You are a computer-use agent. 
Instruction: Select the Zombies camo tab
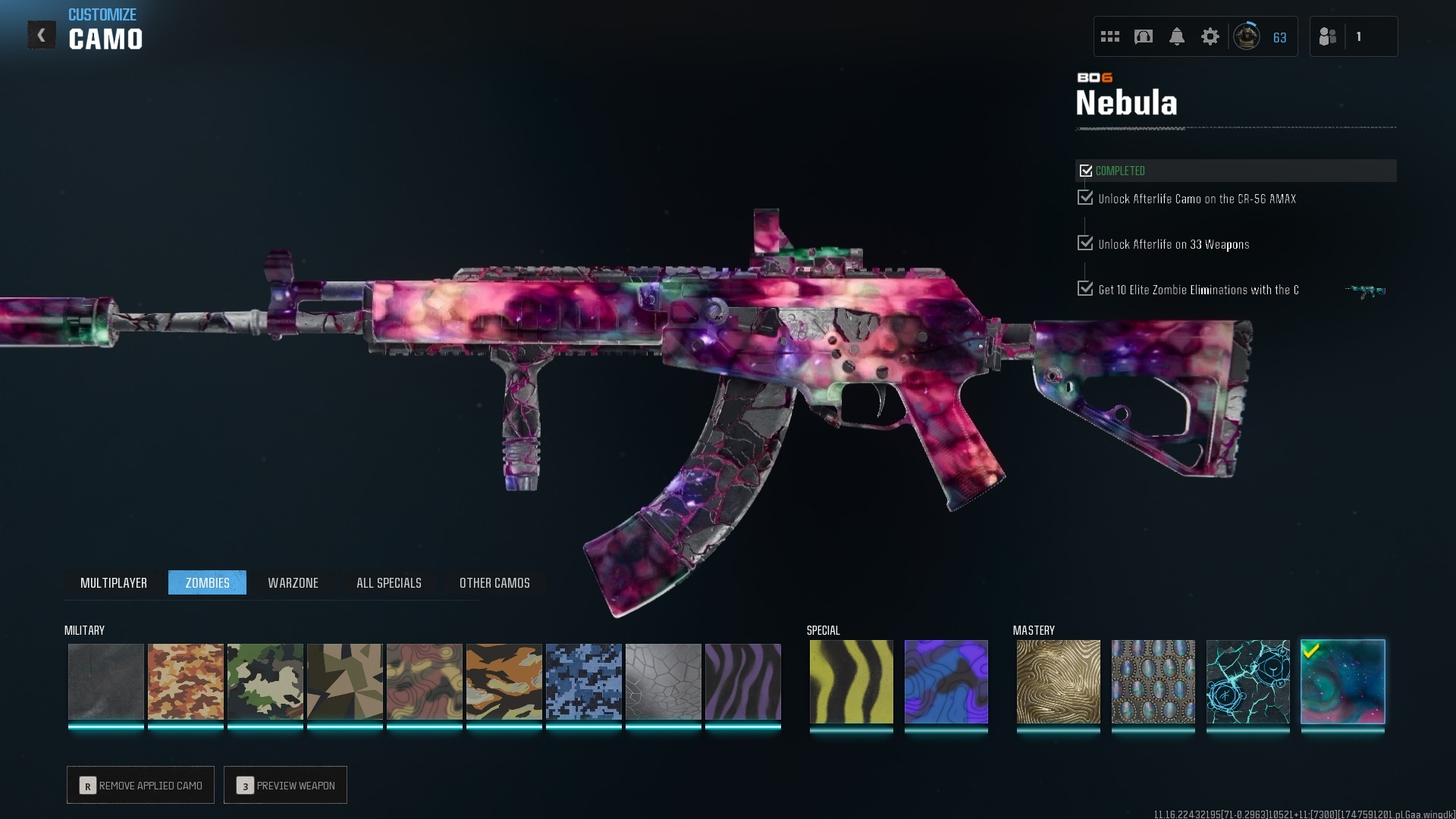pos(207,582)
